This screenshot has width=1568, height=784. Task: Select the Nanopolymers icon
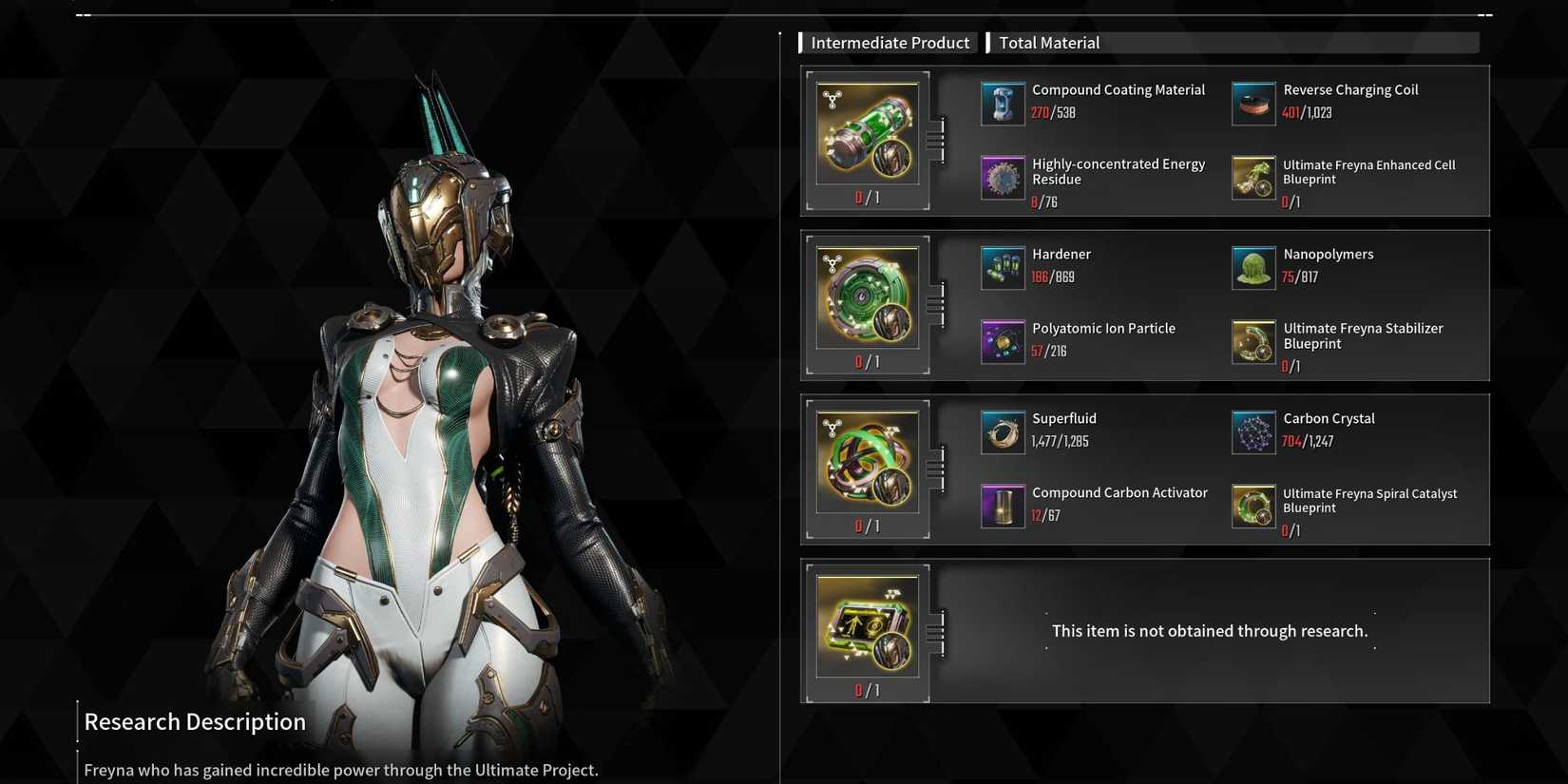[x=1253, y=267]
